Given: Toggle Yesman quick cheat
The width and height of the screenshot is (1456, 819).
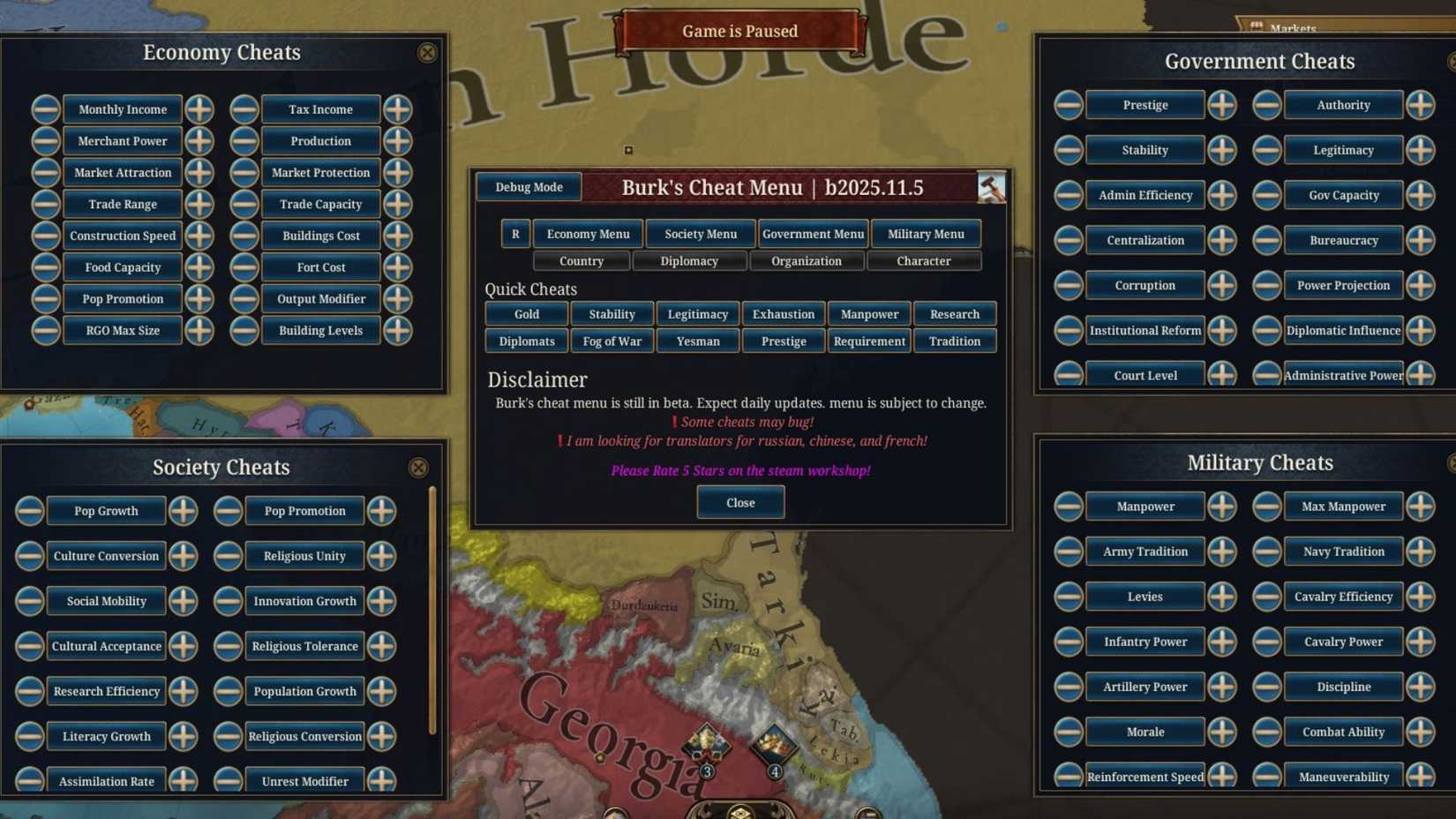Looking at the screenshot, I should click(x=697, y=341).
